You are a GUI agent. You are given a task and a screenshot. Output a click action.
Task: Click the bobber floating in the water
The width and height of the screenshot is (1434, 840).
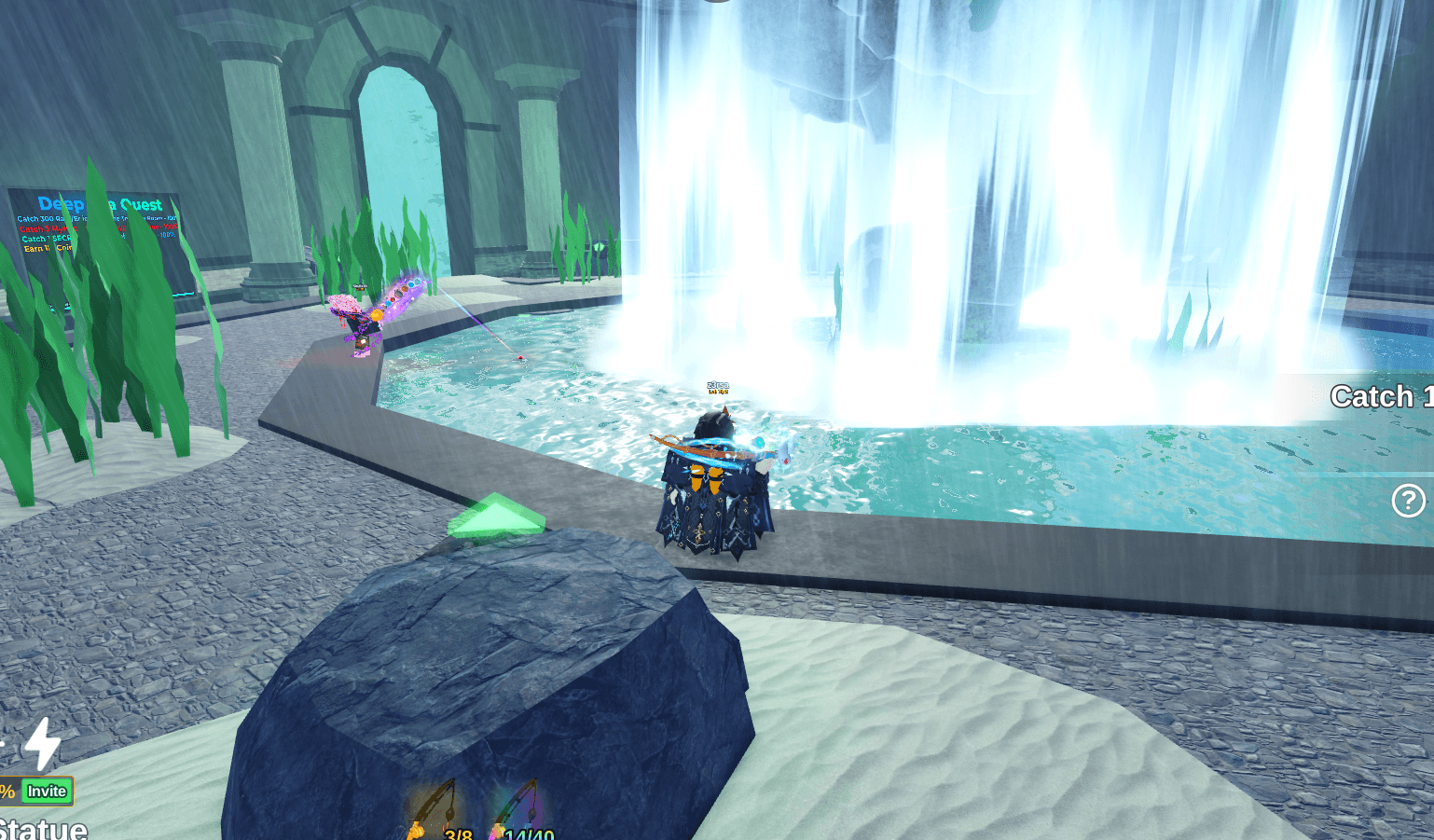(518, 355)
